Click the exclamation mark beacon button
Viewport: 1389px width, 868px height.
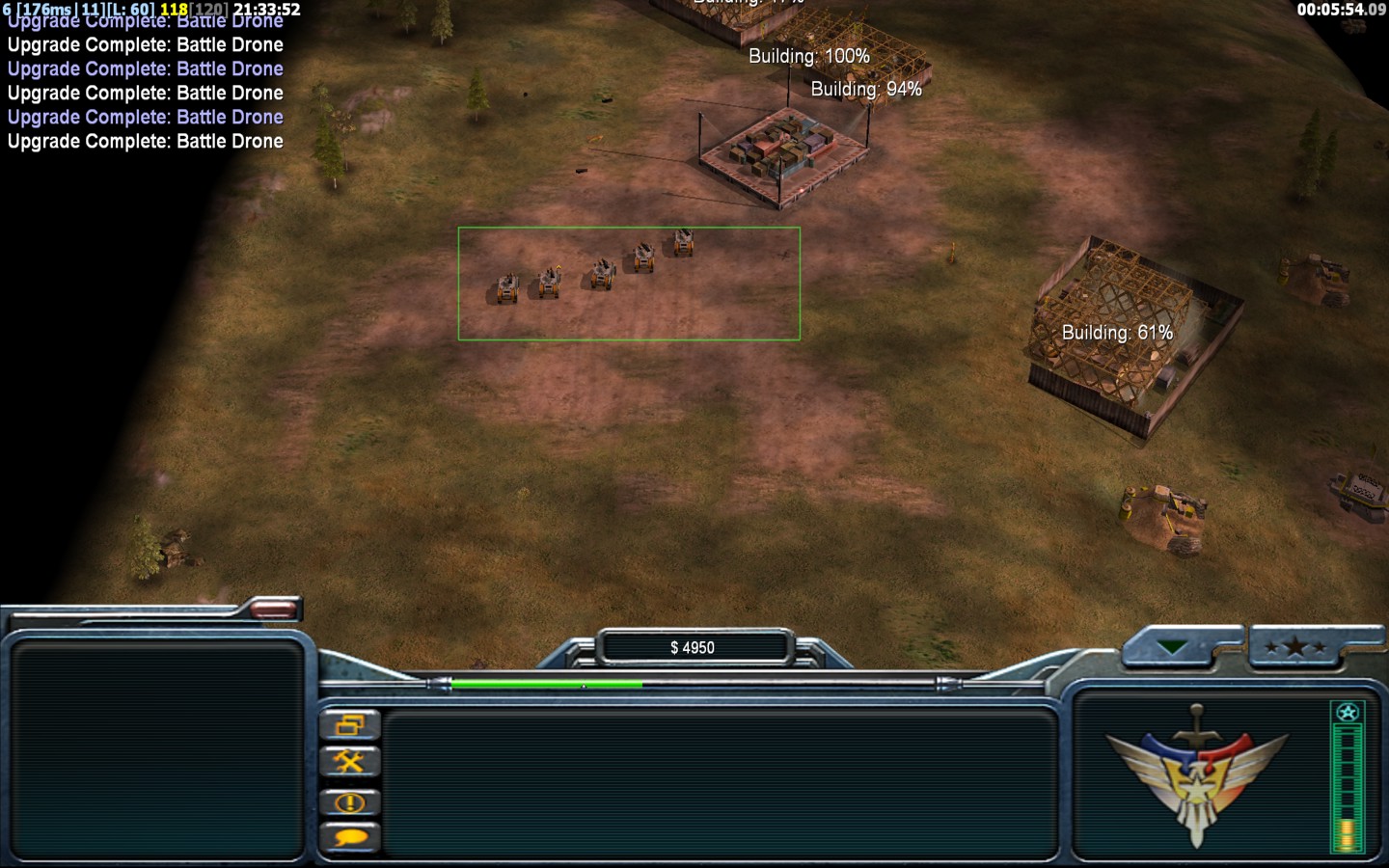coord(349,801)
